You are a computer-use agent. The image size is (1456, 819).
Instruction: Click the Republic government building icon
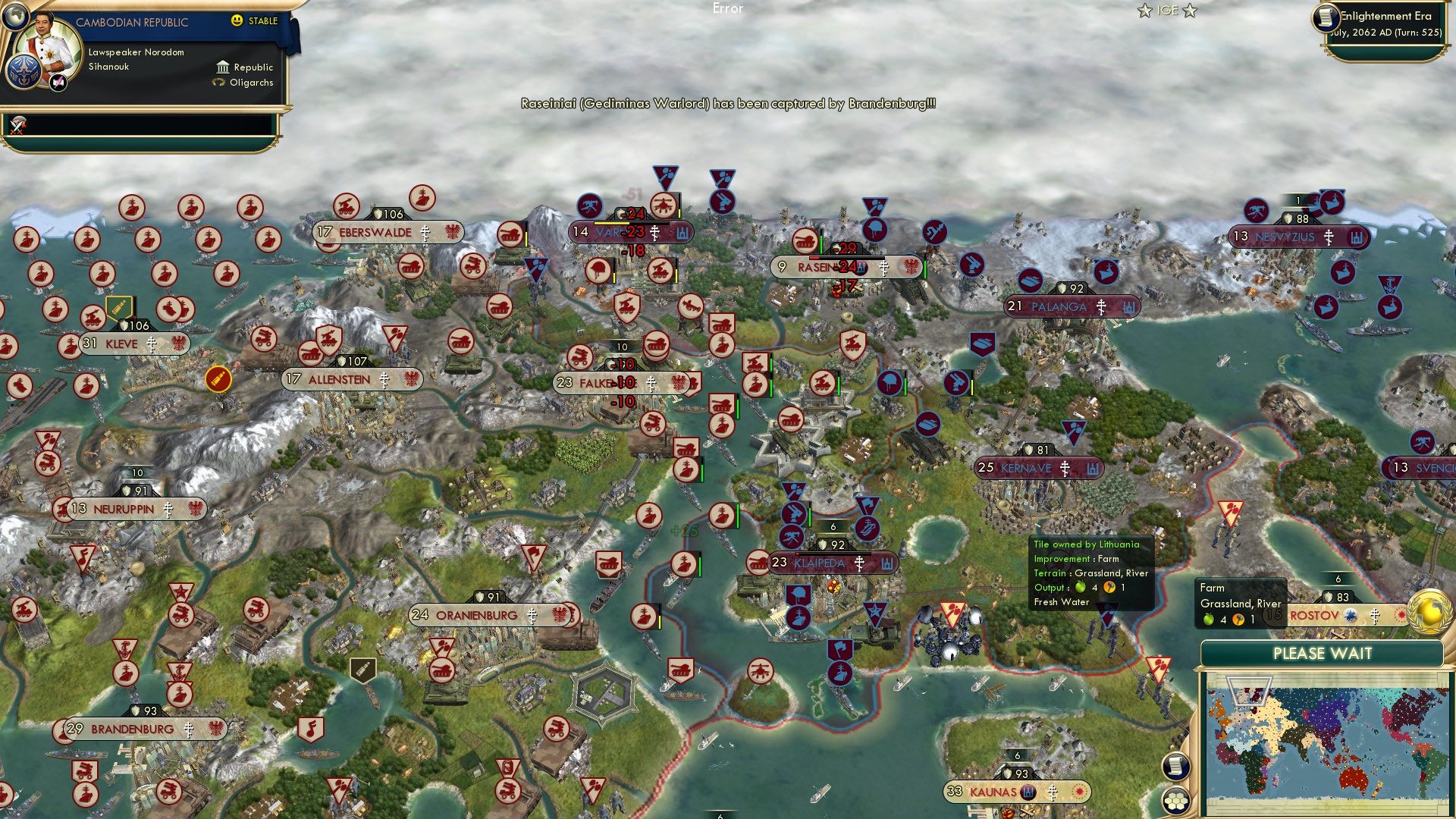(223, 67)
